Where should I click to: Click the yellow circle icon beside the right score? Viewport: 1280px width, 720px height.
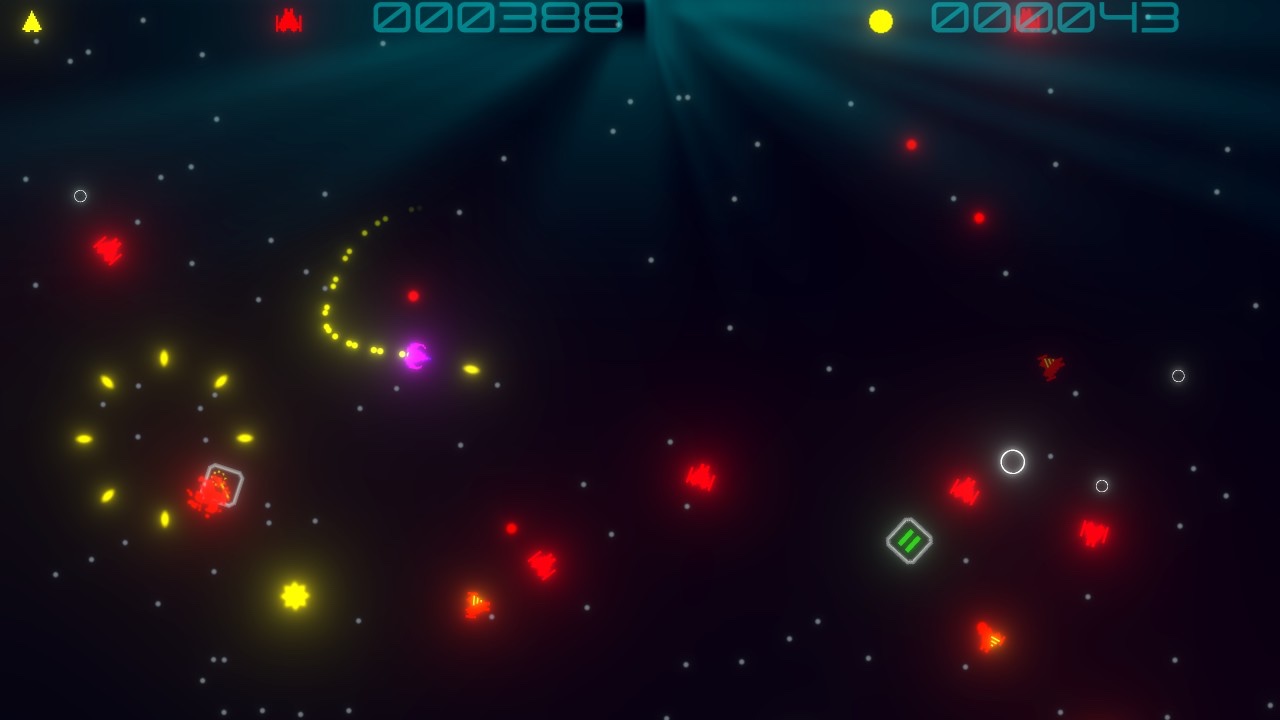tap(881, 18)
